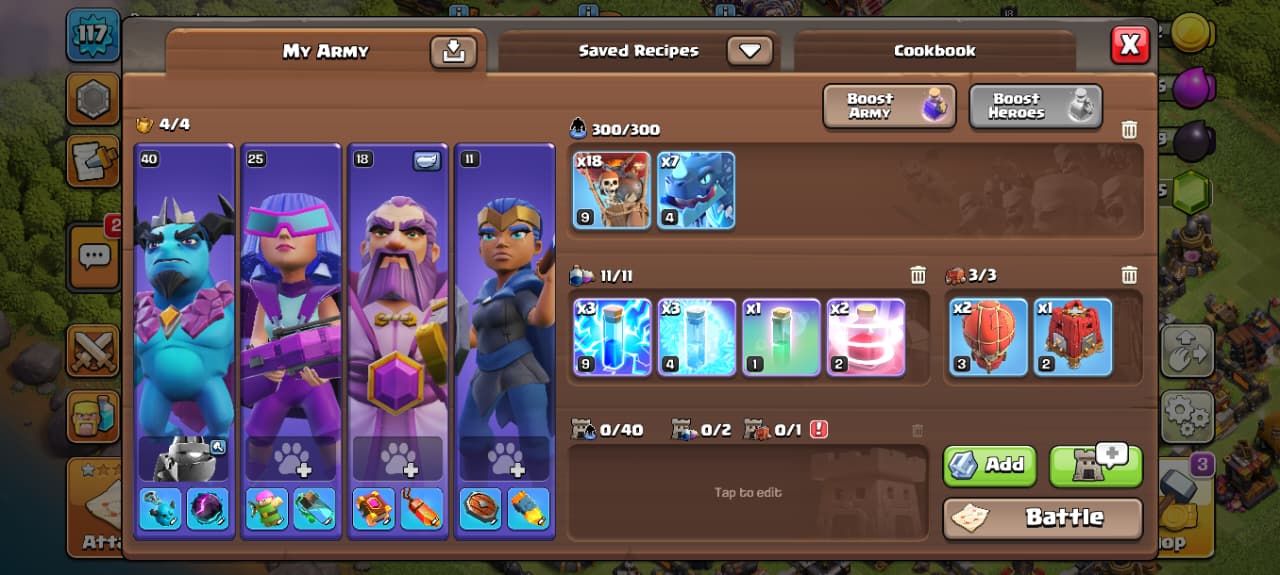The image size is (1280, 575).
Task: Click the save army download icon
Action: (453, 51)
